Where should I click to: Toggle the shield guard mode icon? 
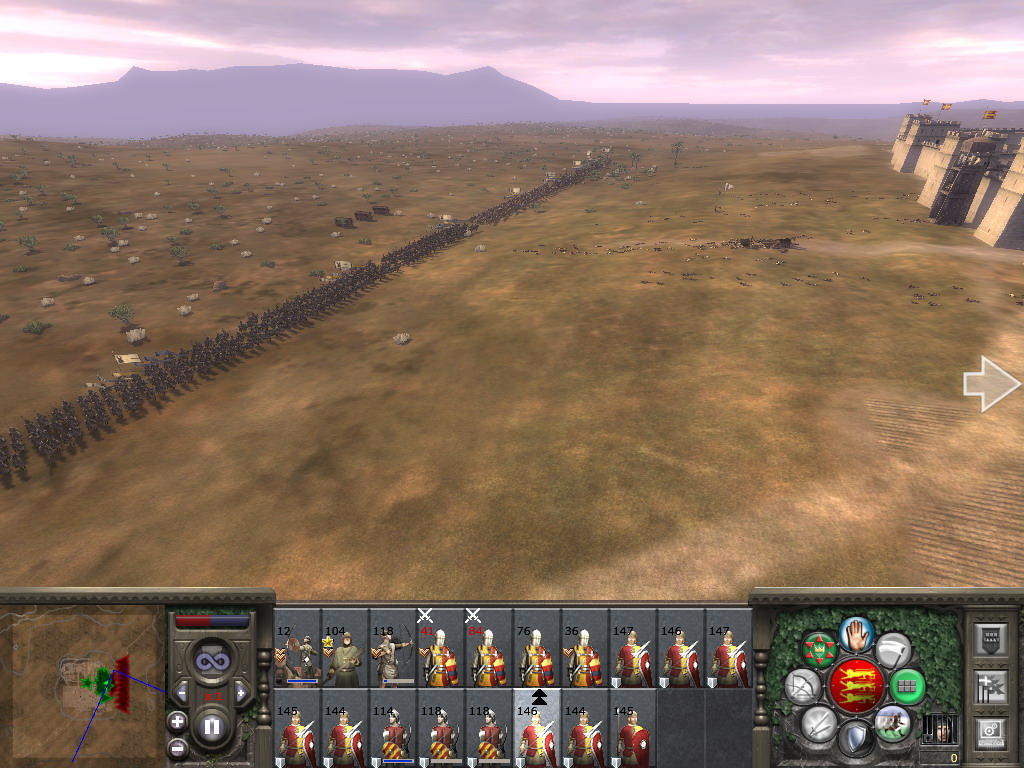pos(856,739)
